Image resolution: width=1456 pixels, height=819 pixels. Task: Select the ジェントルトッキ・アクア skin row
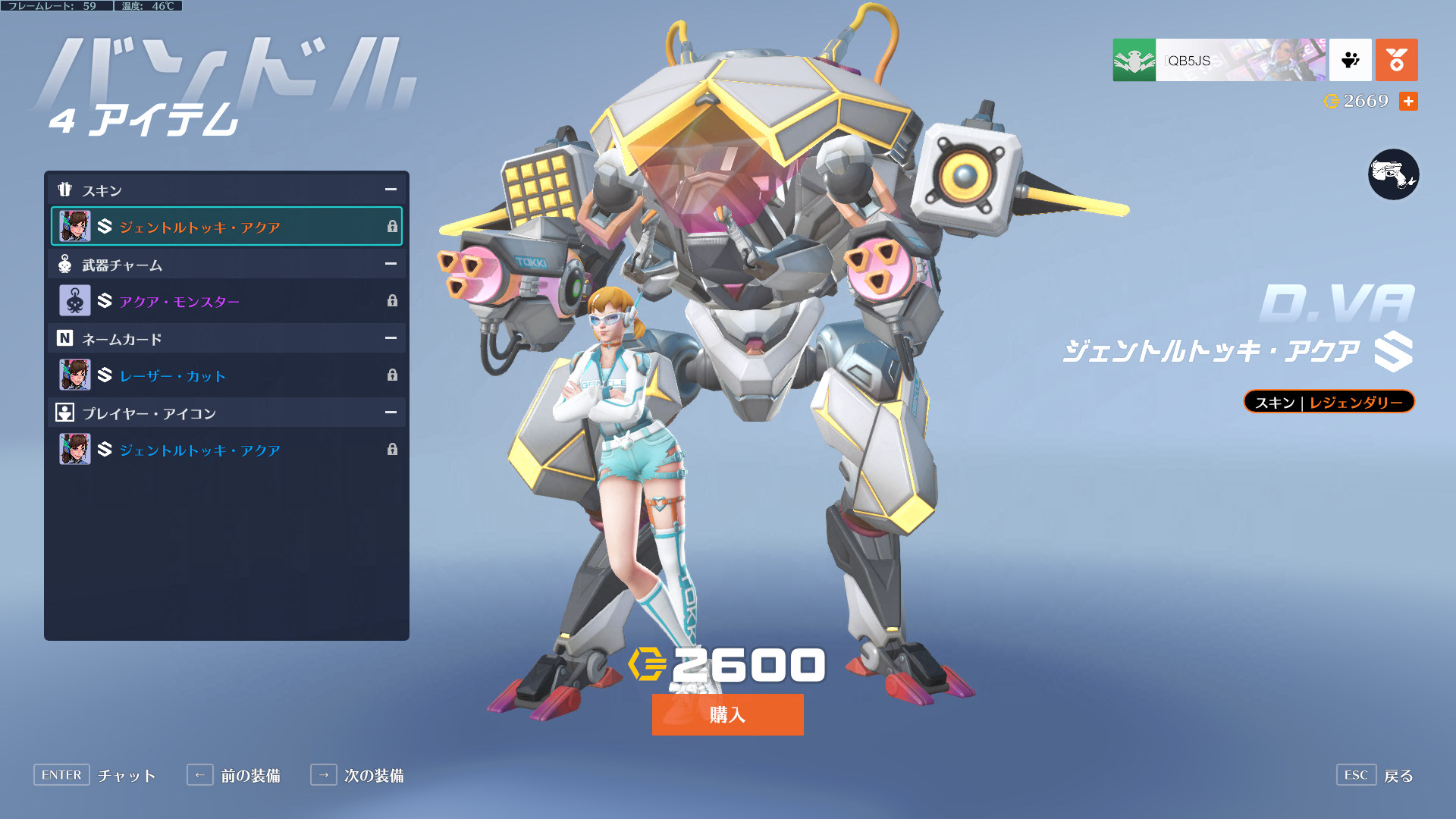226,226
